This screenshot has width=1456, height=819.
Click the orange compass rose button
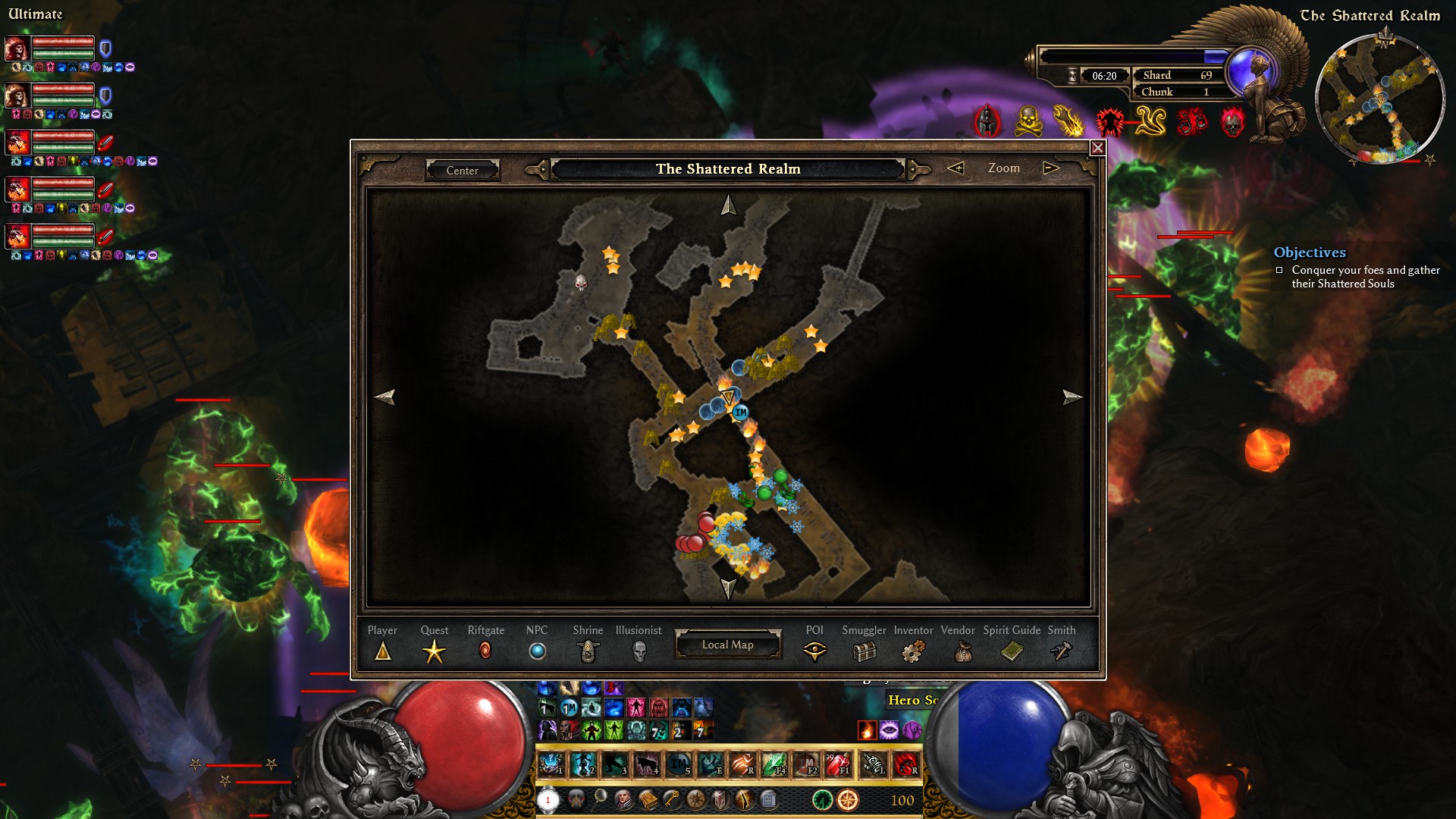(x=848, y=799)
